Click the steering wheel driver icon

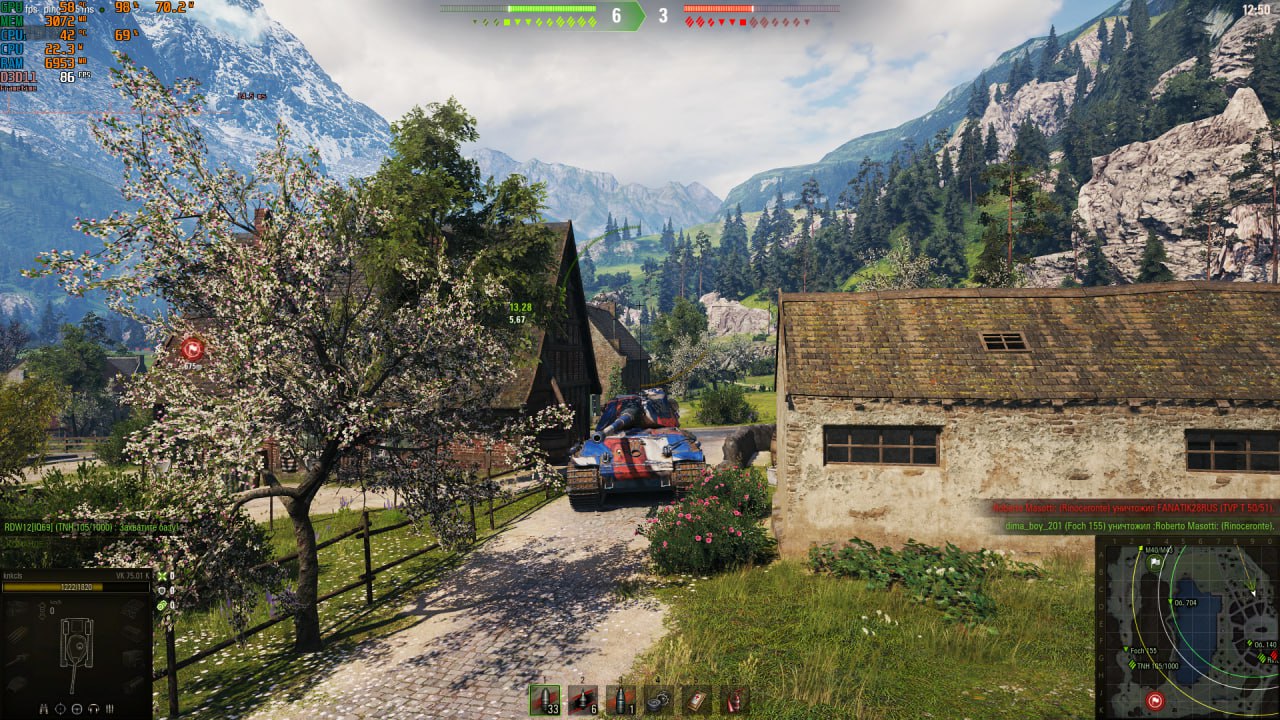(x=76, y=709)
